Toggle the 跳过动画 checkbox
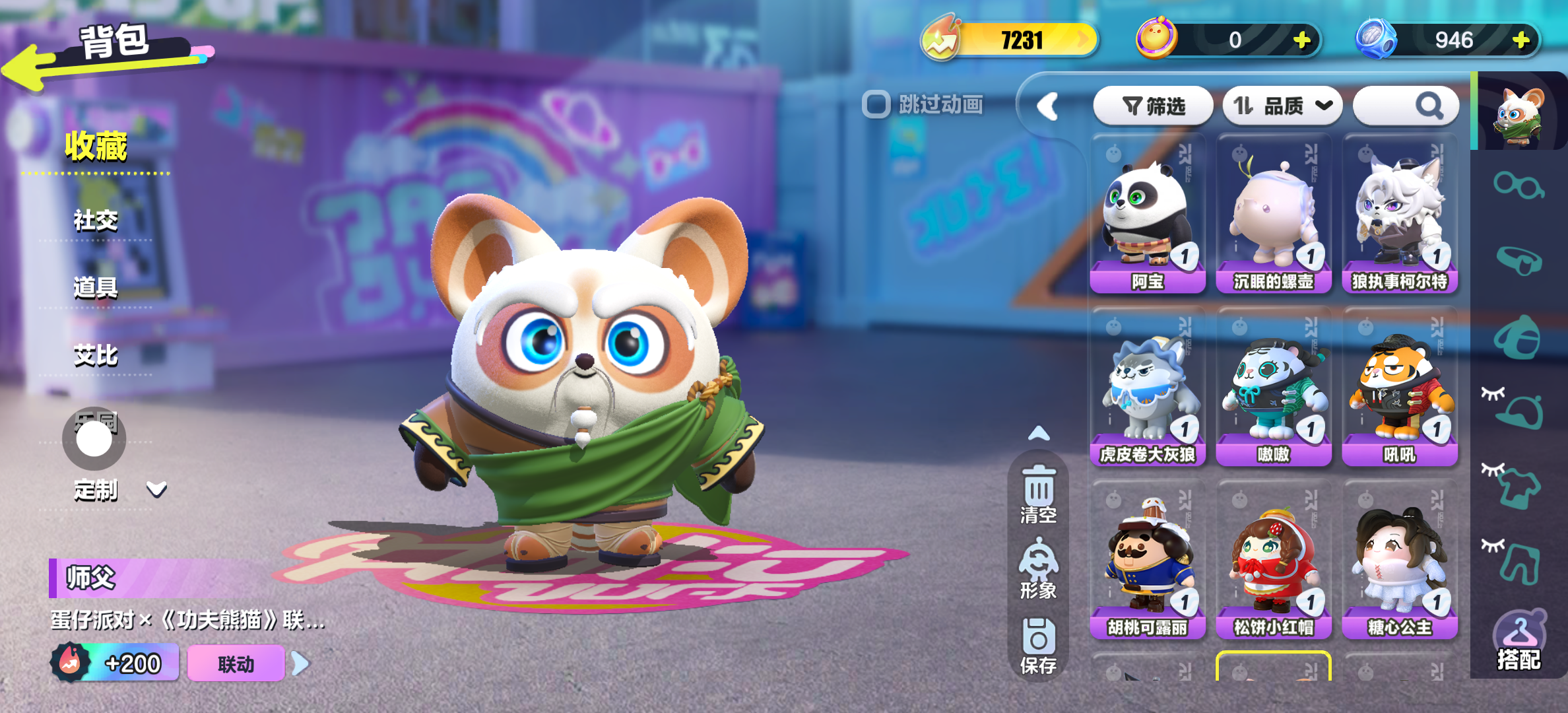This screenshot has height=713, width=1568. [876, 104]
